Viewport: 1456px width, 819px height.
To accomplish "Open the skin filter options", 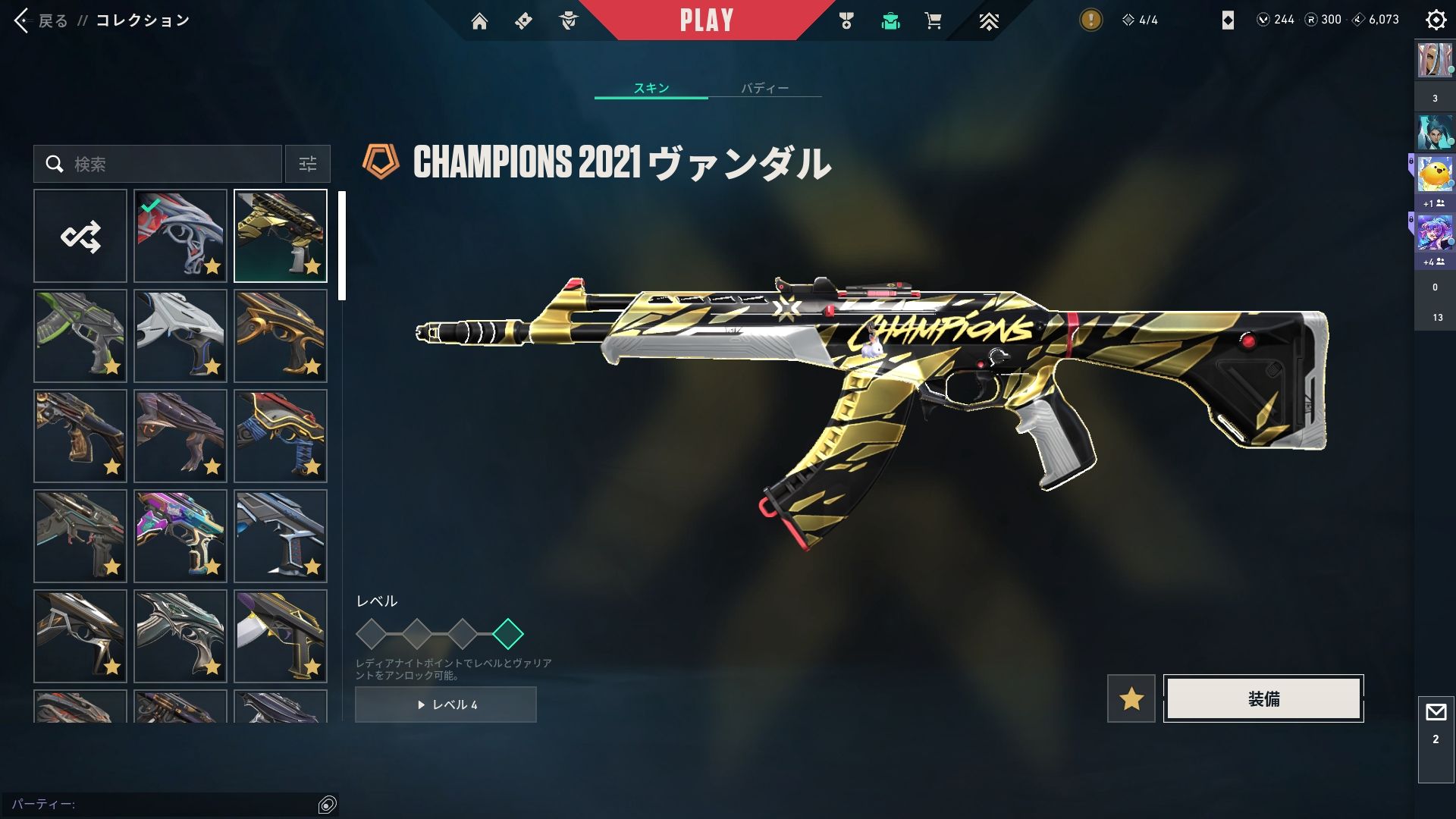I will [308, 164].
